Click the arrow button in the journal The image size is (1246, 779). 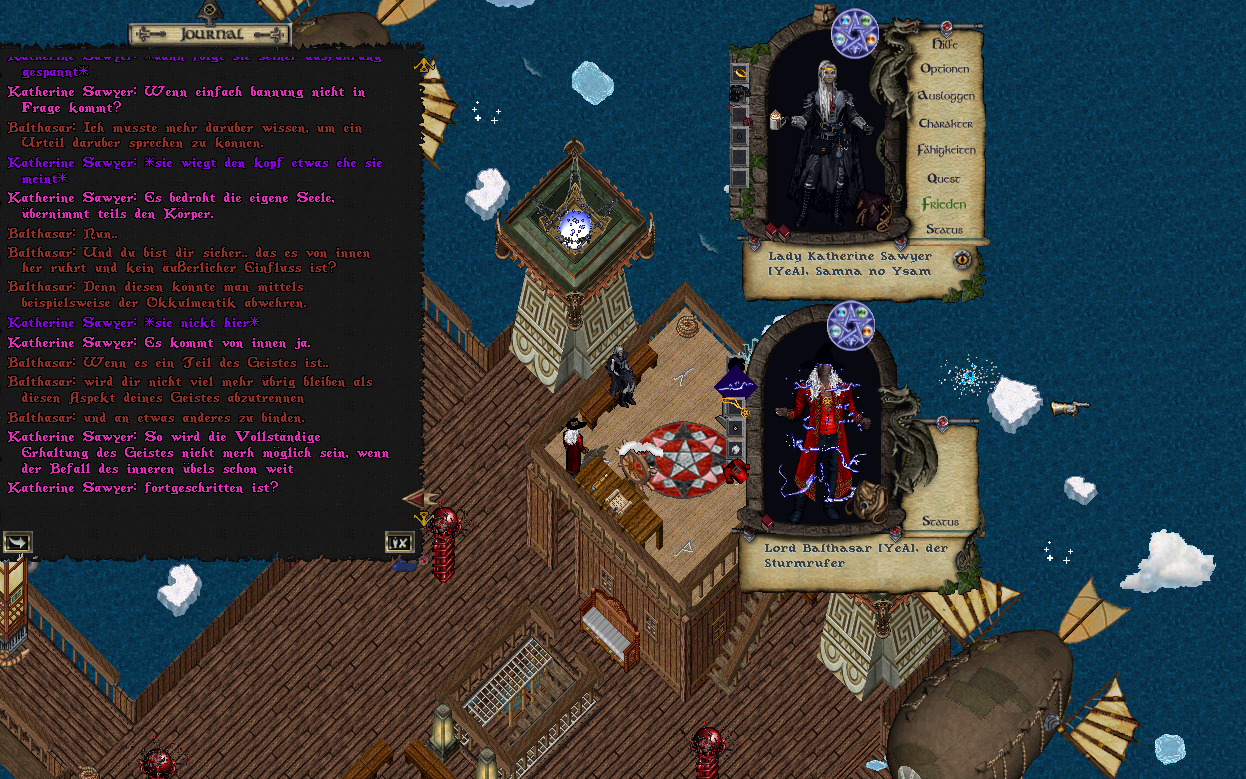coord(17,542)
